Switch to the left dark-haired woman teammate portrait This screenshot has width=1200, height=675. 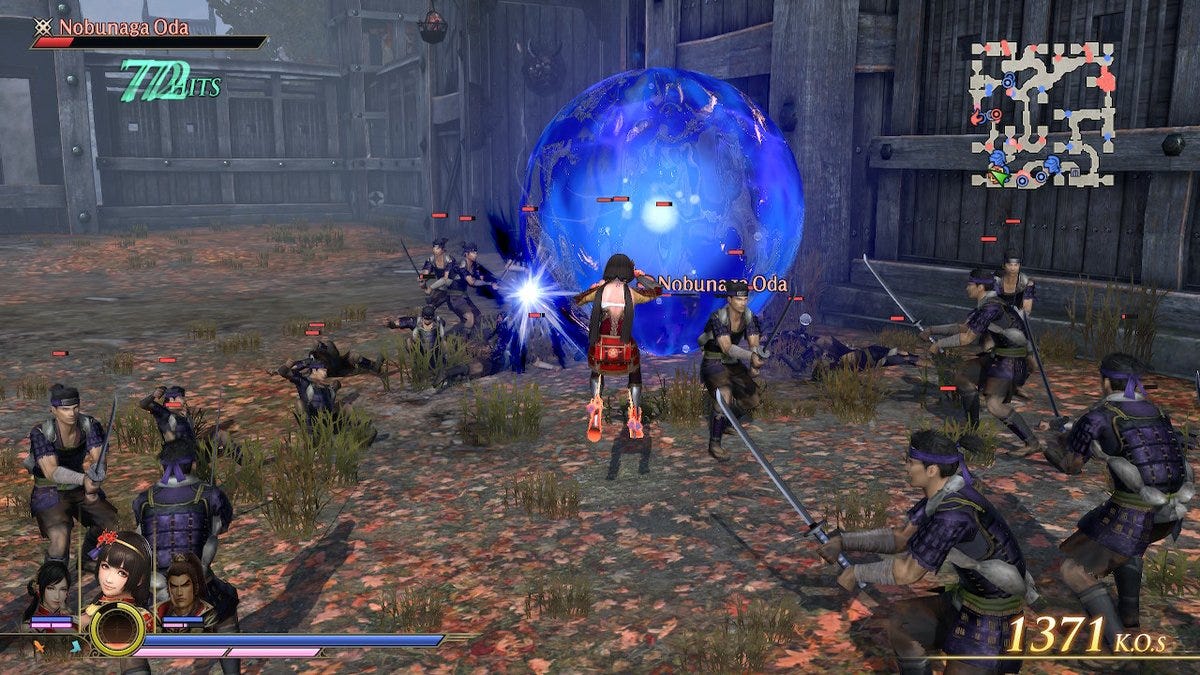click(51, 588)
